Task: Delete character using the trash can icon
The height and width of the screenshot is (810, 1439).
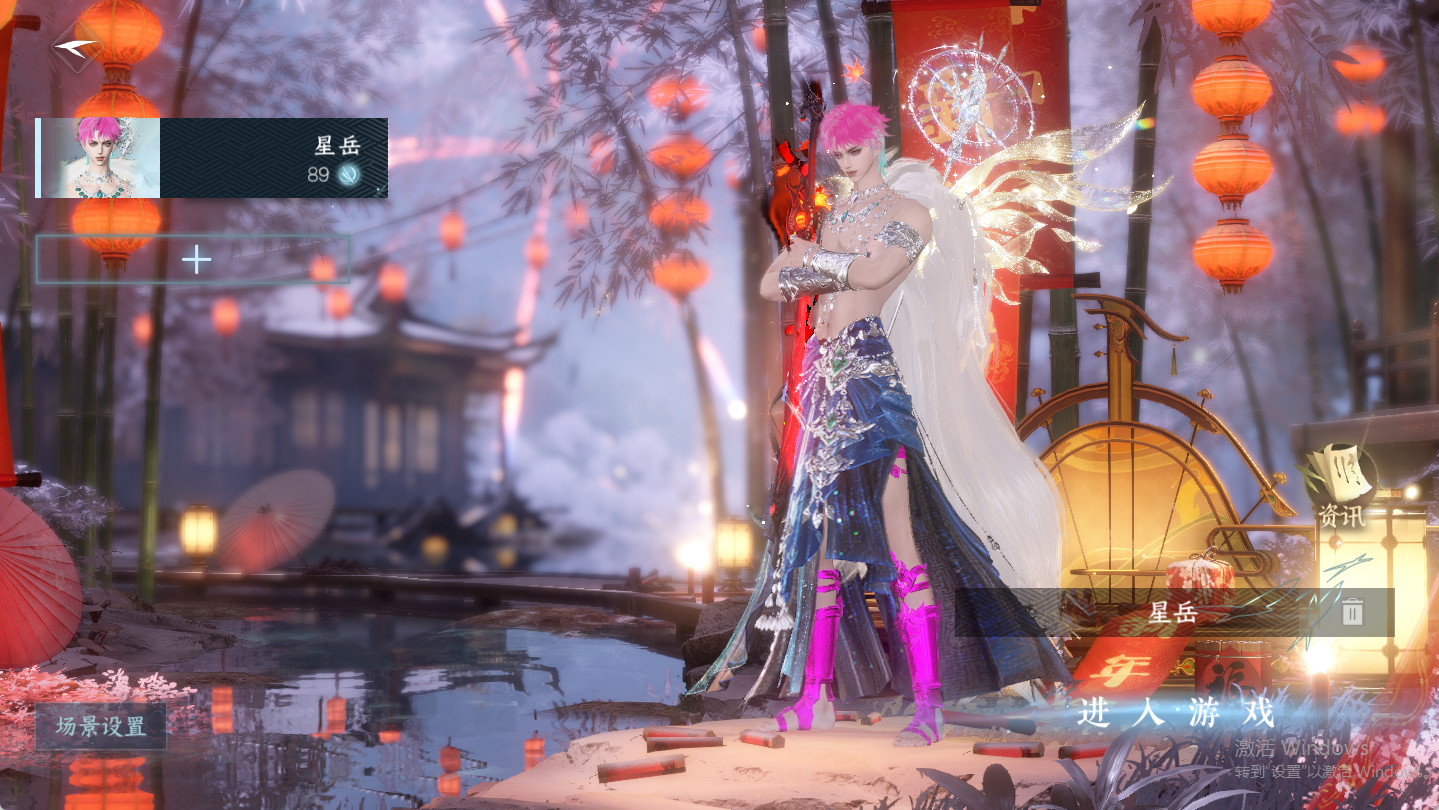Action: pos(1352,612)
